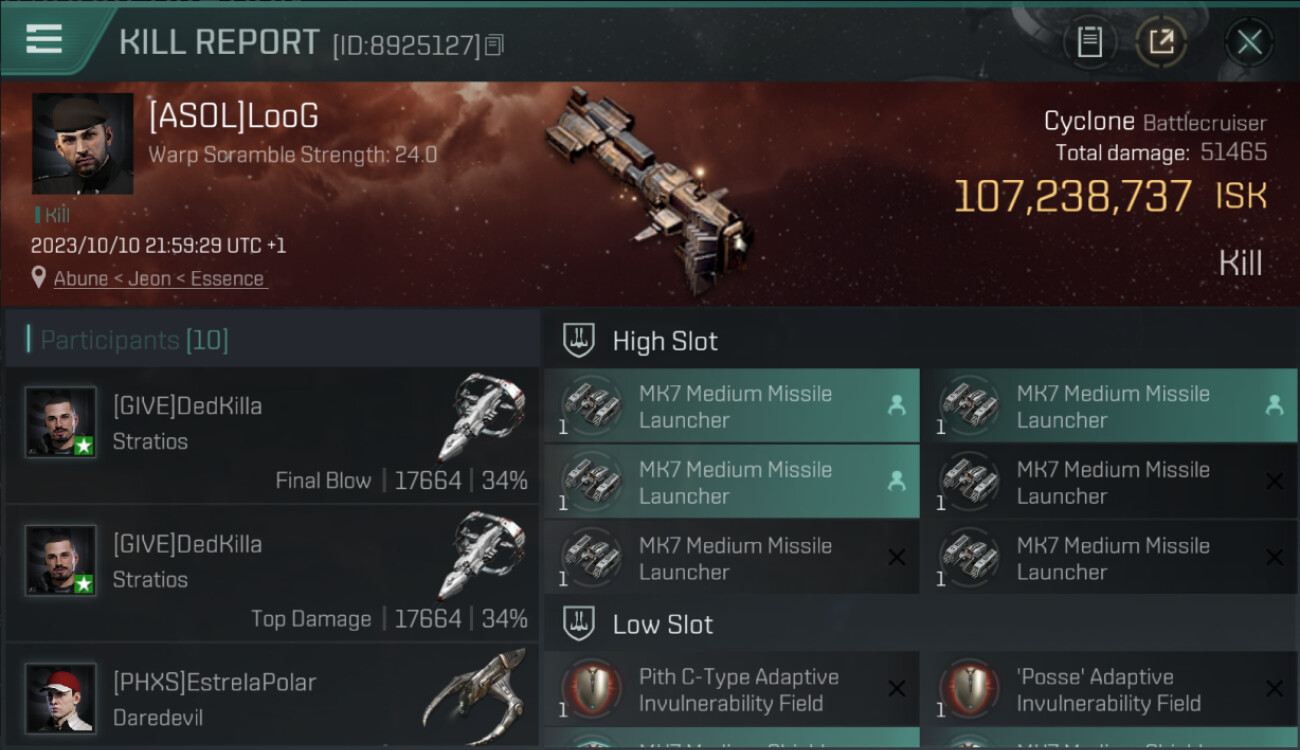The image size is (1300, 750).
Task: Open the hamburger menu
Action: coord(44,39)
